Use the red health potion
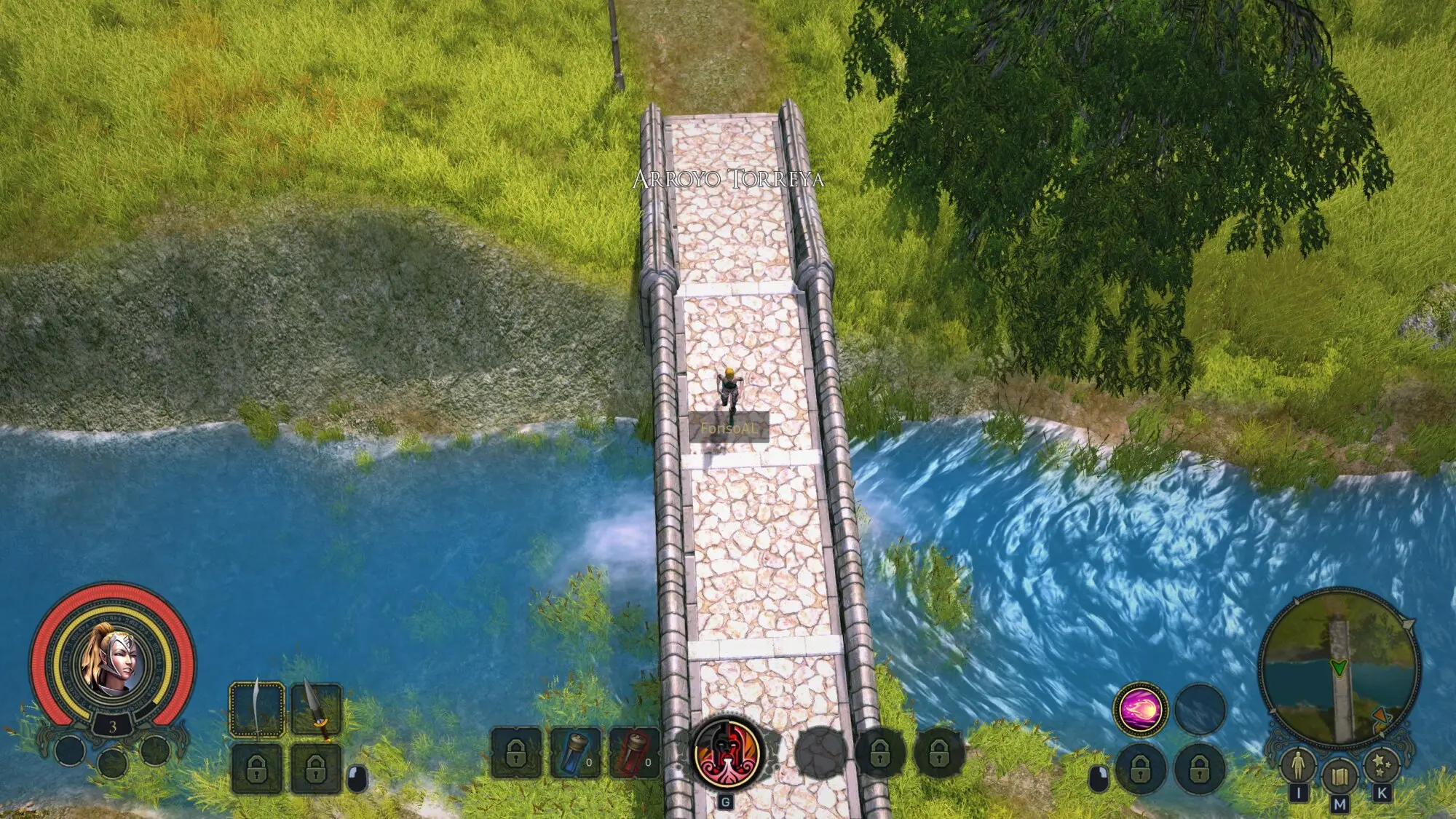This screenshot has height=819, width=1456. [633, 752]
